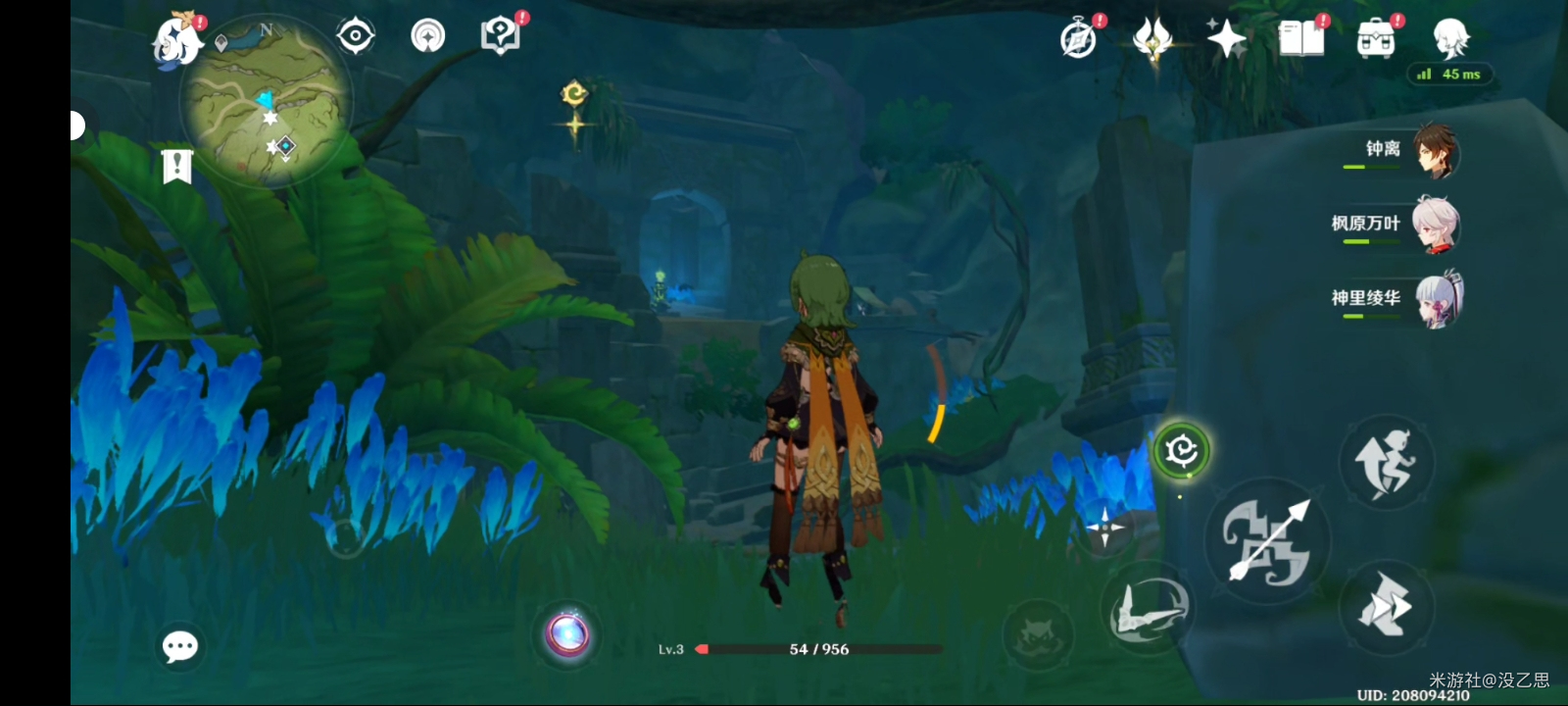Use the green elemental skill button
The image size is (1568, 706).
(x=1181, y=451)
